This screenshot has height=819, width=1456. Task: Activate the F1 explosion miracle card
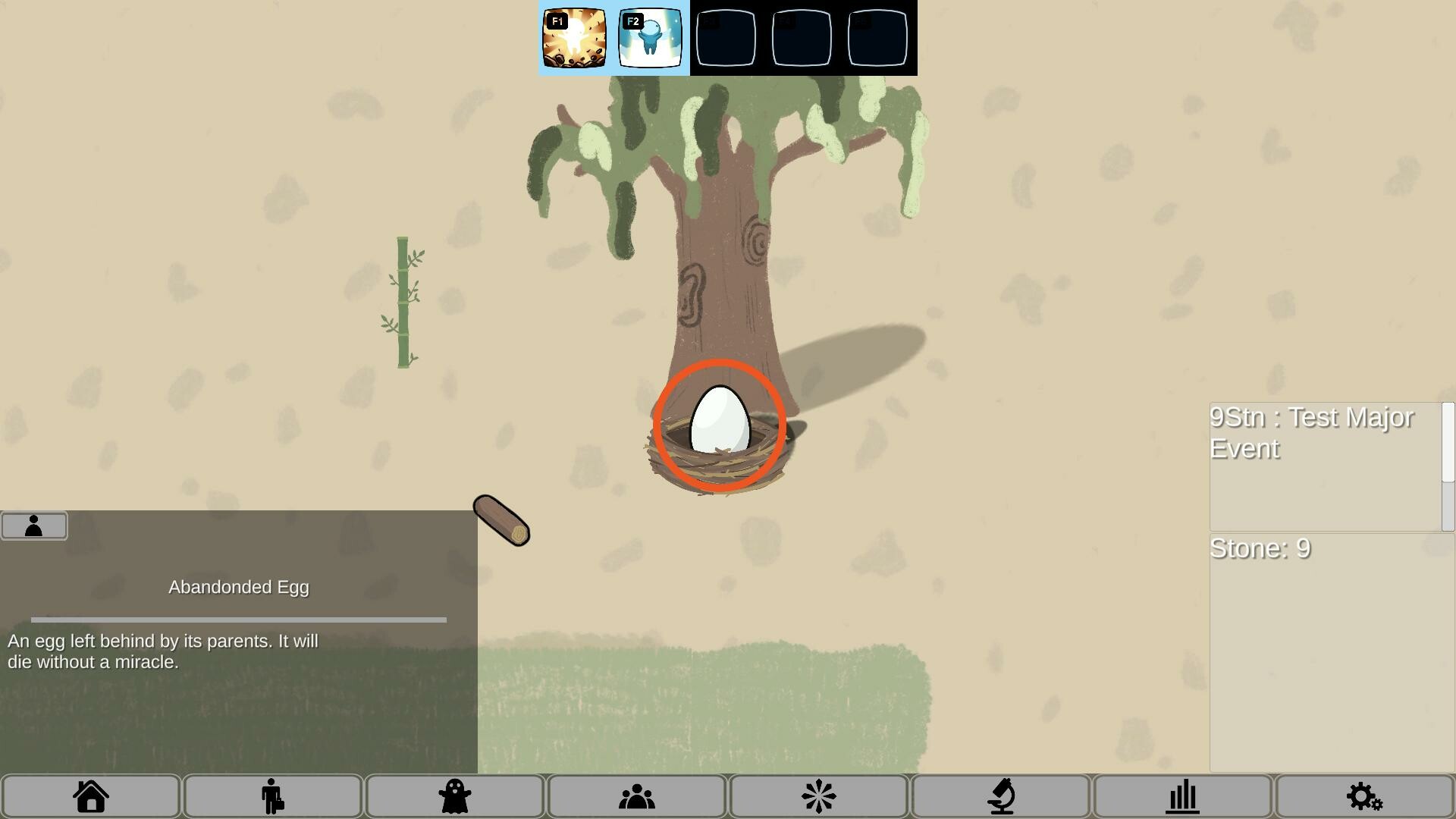pyautogui.click(x=575, y=38)
